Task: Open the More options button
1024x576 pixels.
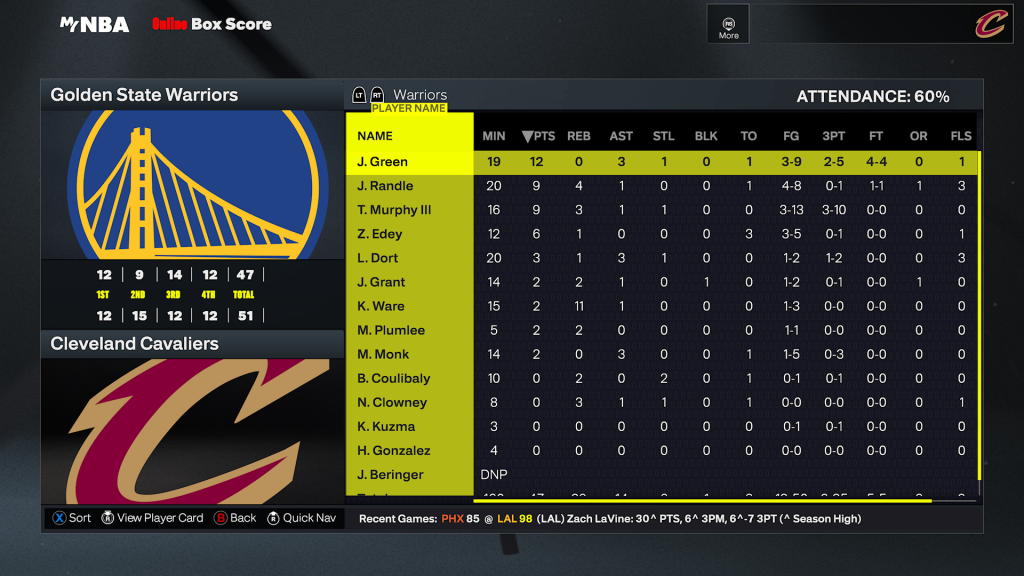Action: [x=728, y=27]
